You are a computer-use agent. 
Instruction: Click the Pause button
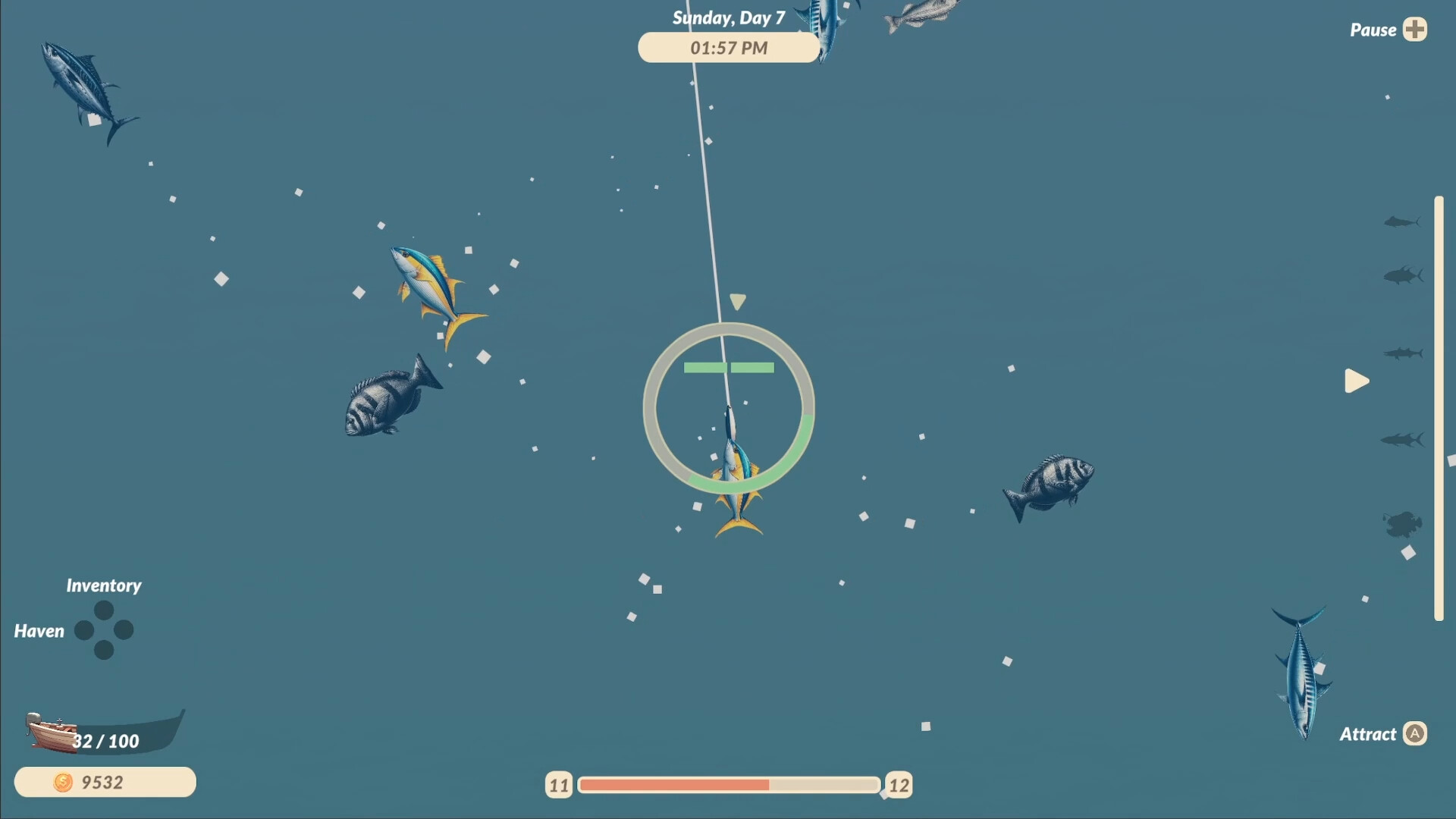click(1374, 29)
